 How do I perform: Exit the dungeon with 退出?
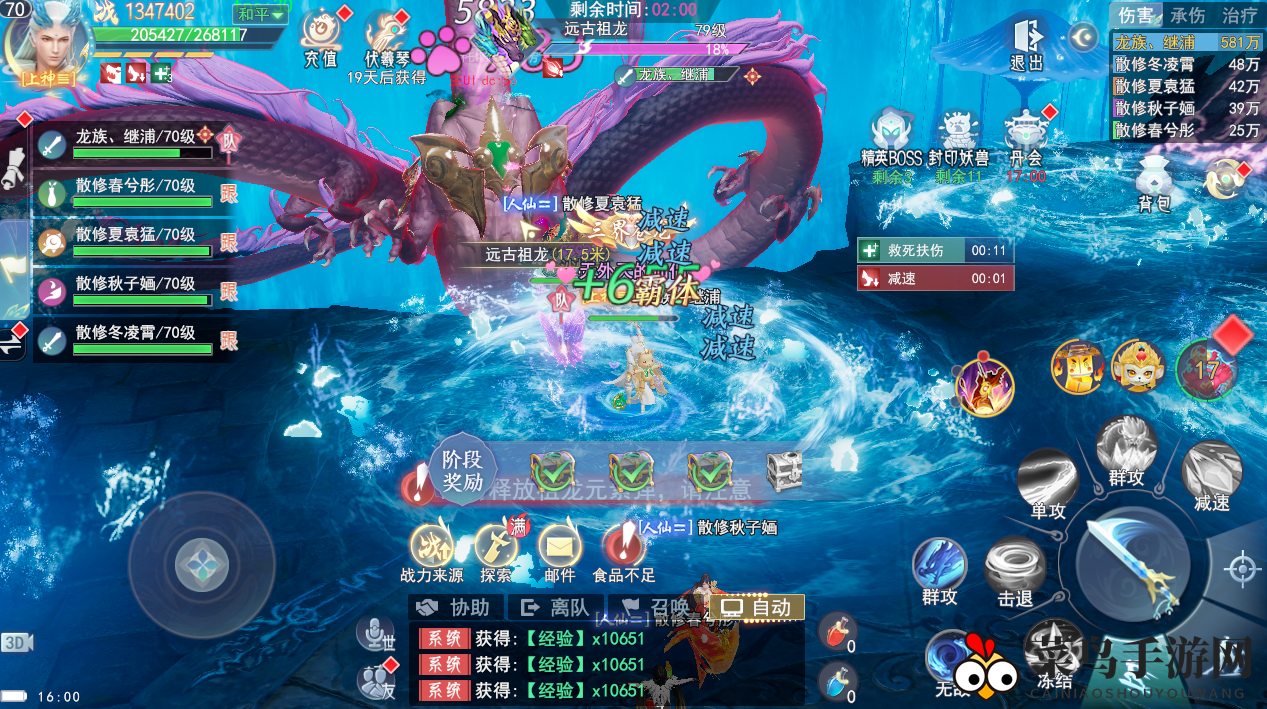(1026, 42)
